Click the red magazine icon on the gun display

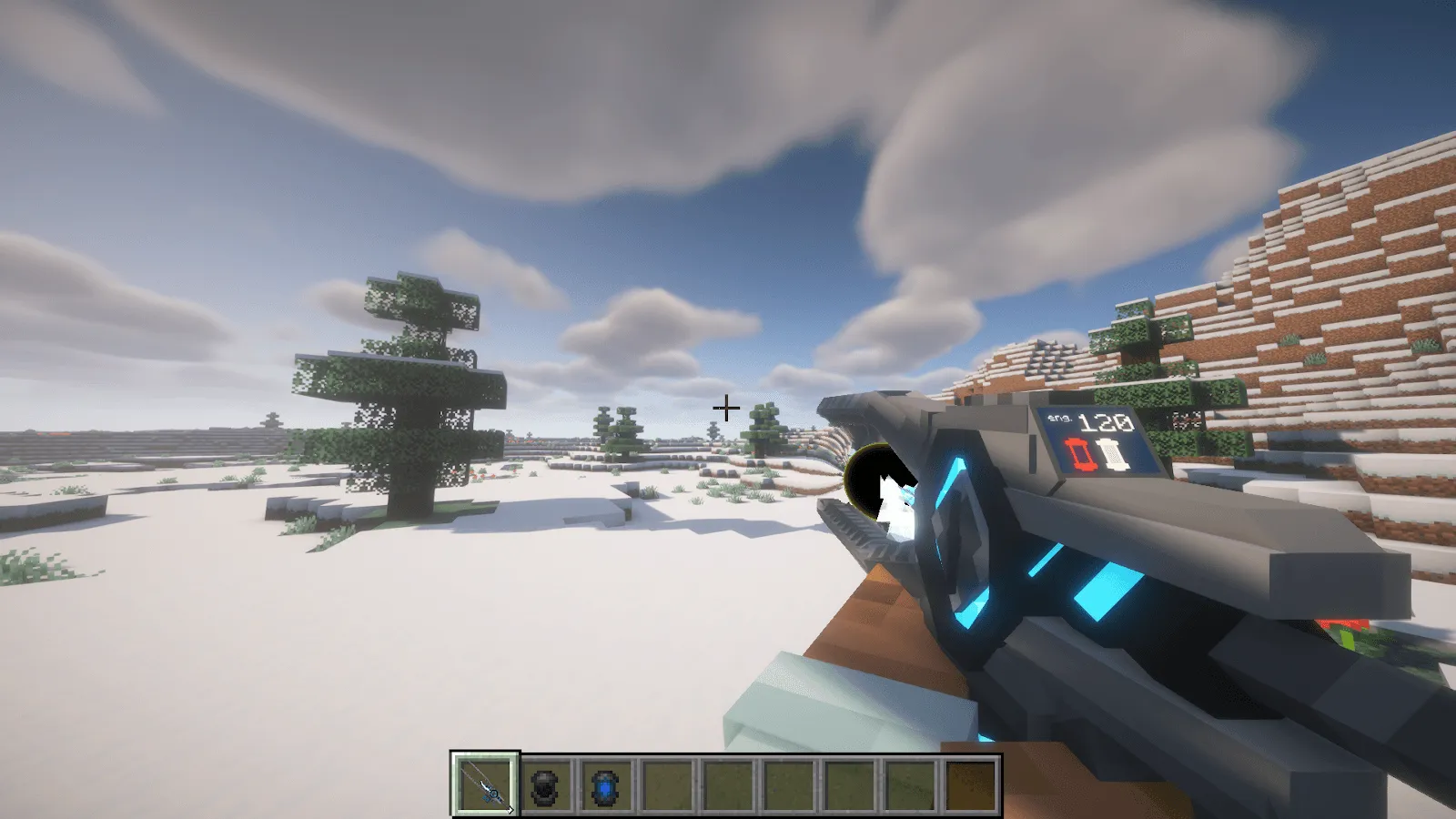coord(1080,454)
